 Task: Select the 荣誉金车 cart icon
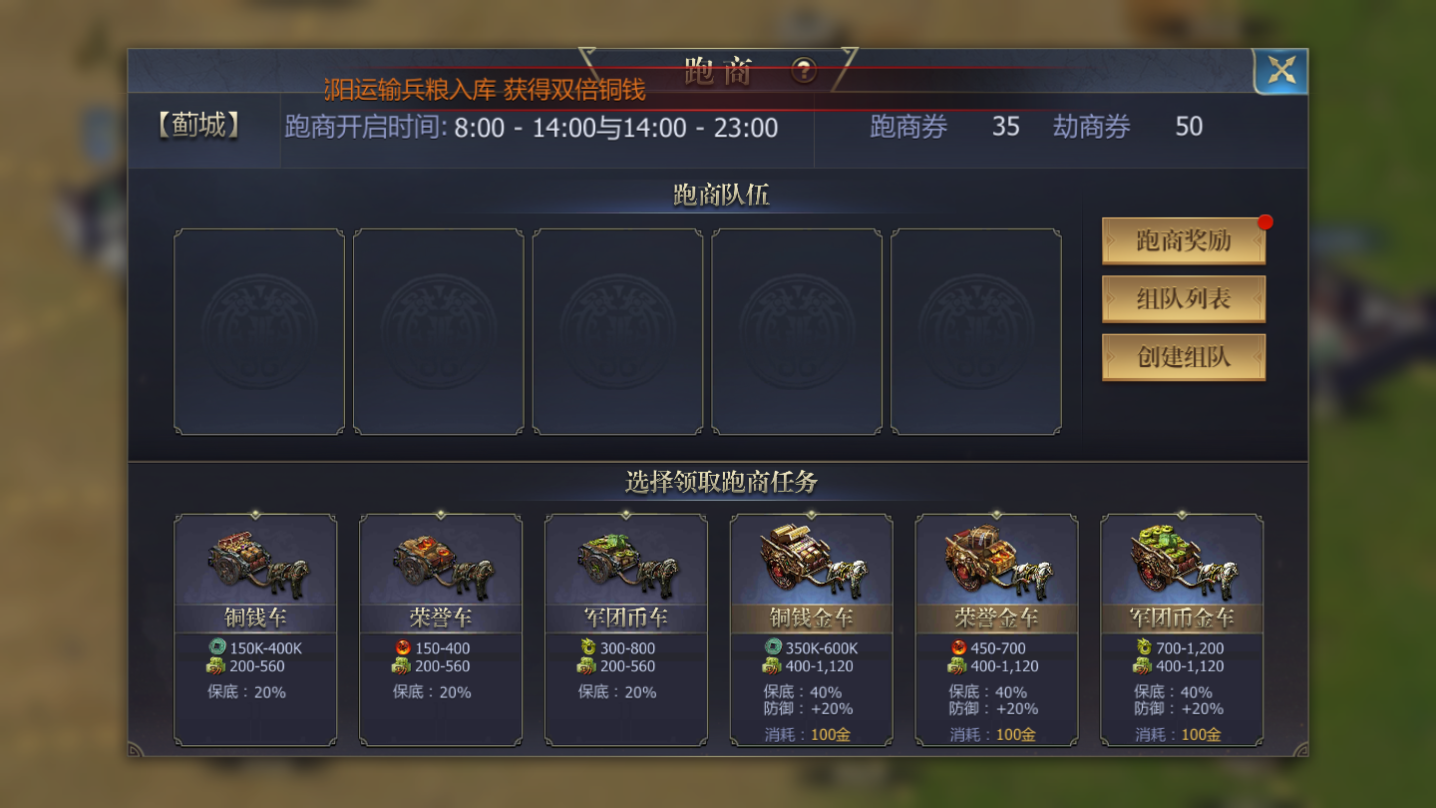(x=996, y=560)
